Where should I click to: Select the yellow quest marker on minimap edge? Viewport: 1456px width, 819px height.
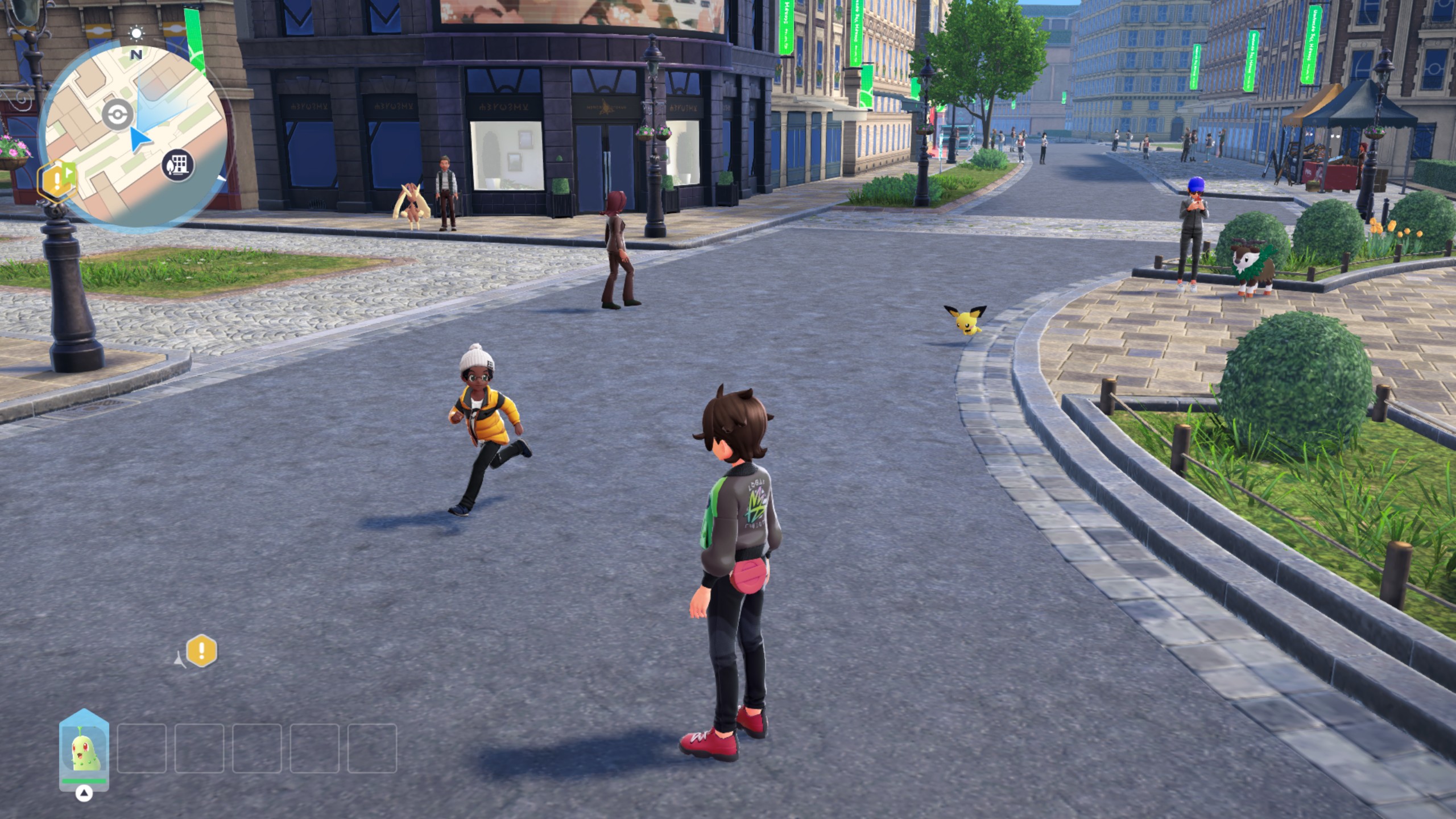(57, 180)
